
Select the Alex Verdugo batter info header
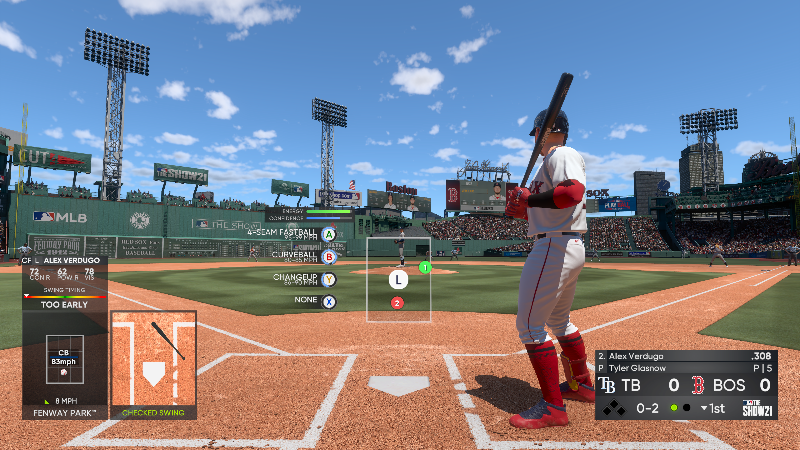[x=64, y=259]
